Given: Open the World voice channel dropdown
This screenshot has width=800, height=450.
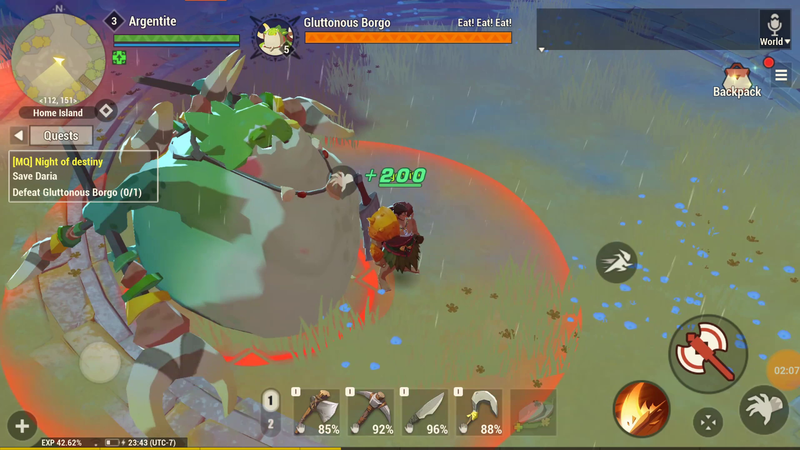Looking at the screenshot, I should coord(774,29).
